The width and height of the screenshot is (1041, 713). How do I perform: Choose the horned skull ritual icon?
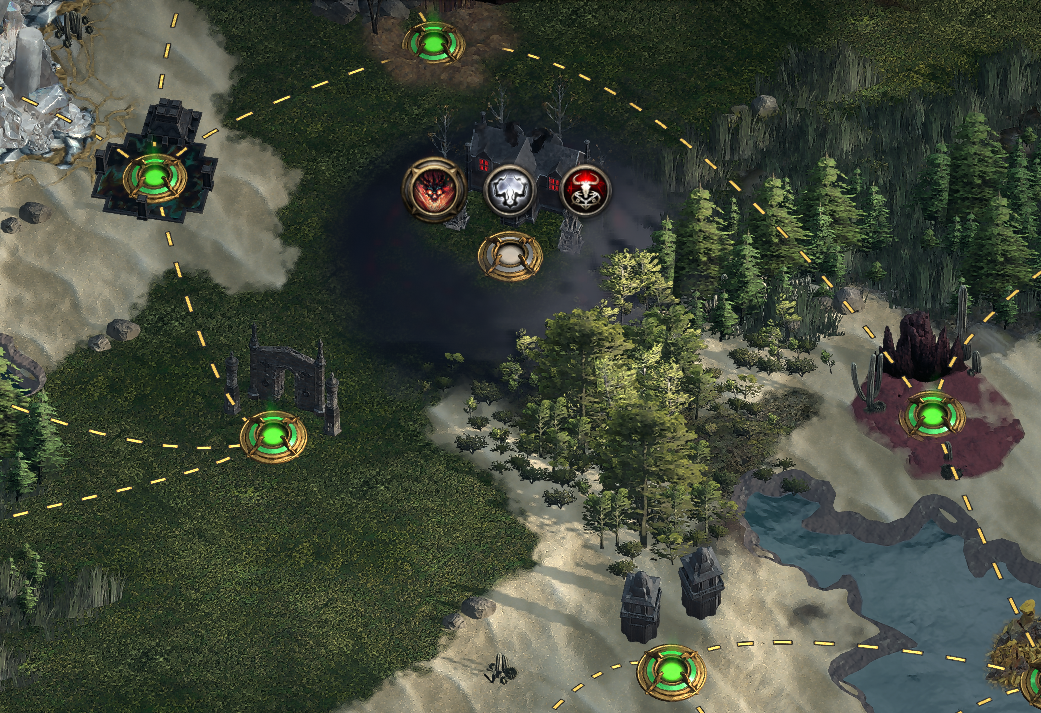pyautogui.click(x=585, y=189)
